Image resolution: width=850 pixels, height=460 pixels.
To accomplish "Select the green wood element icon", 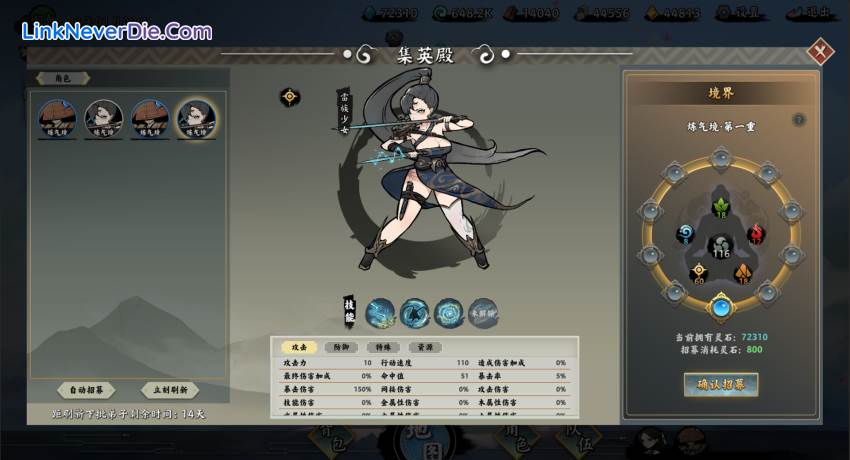I will coord(720,207).
